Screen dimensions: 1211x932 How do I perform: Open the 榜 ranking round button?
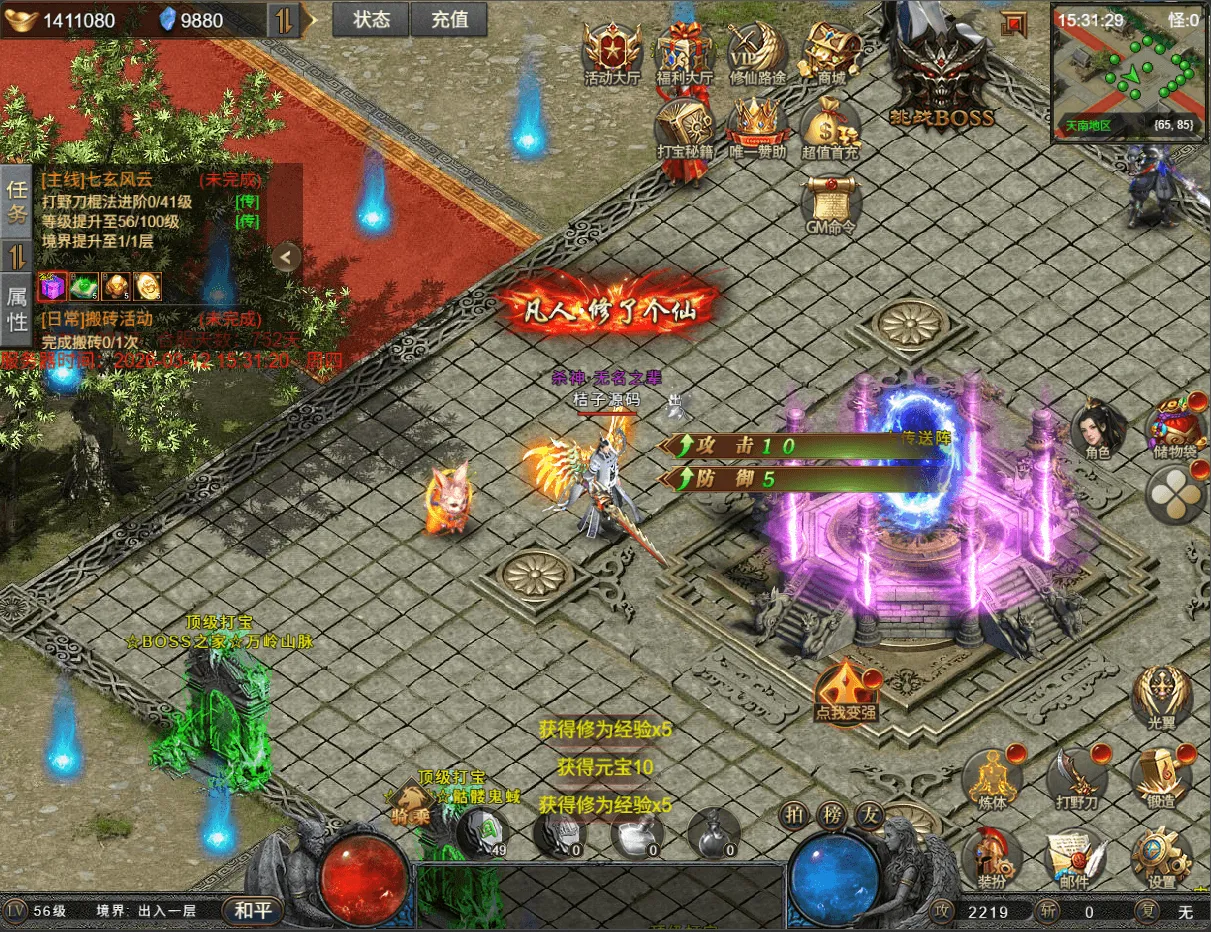click(x=832, y=815)
